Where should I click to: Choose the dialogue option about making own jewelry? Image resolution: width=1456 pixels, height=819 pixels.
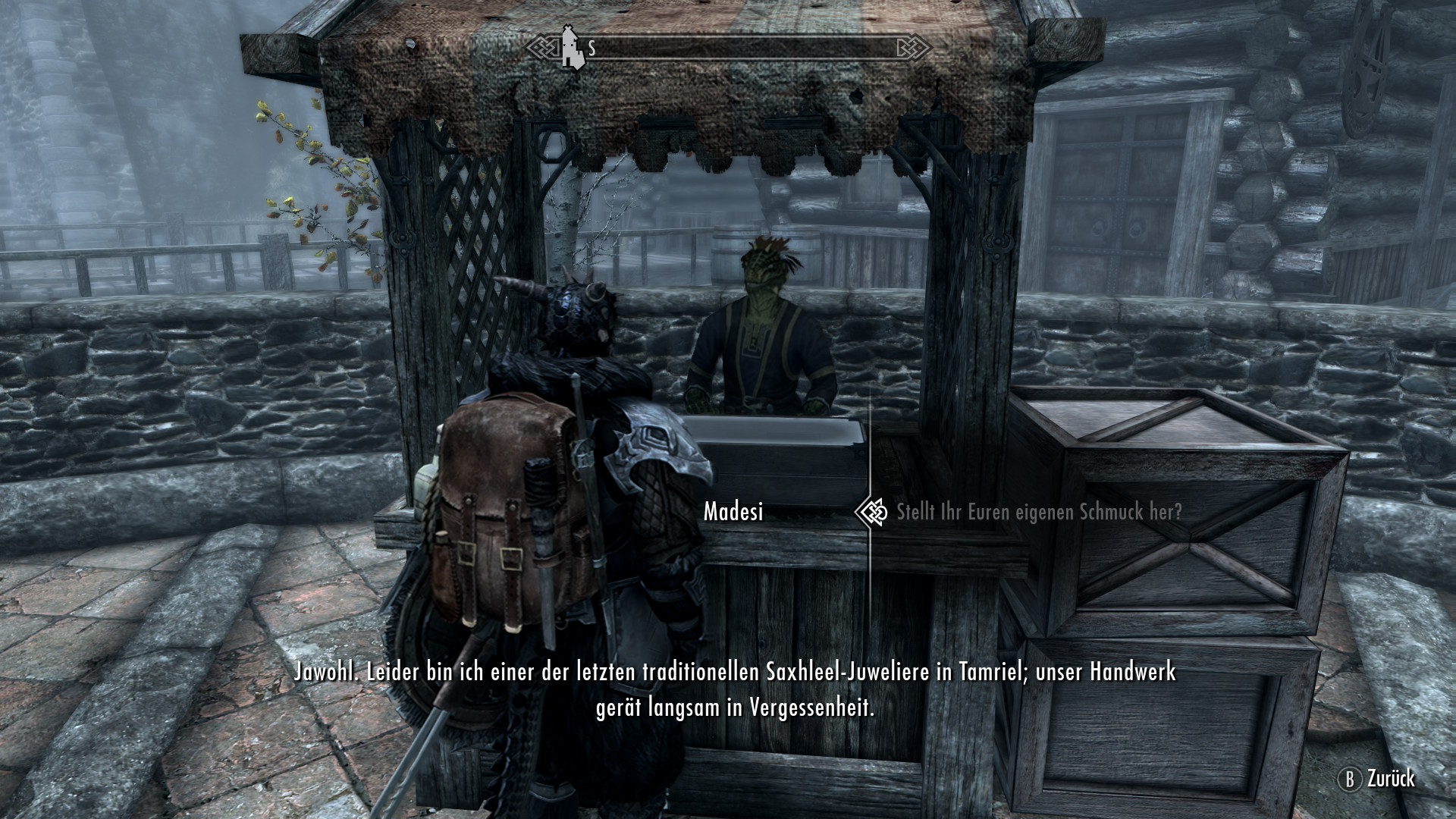1038,512
